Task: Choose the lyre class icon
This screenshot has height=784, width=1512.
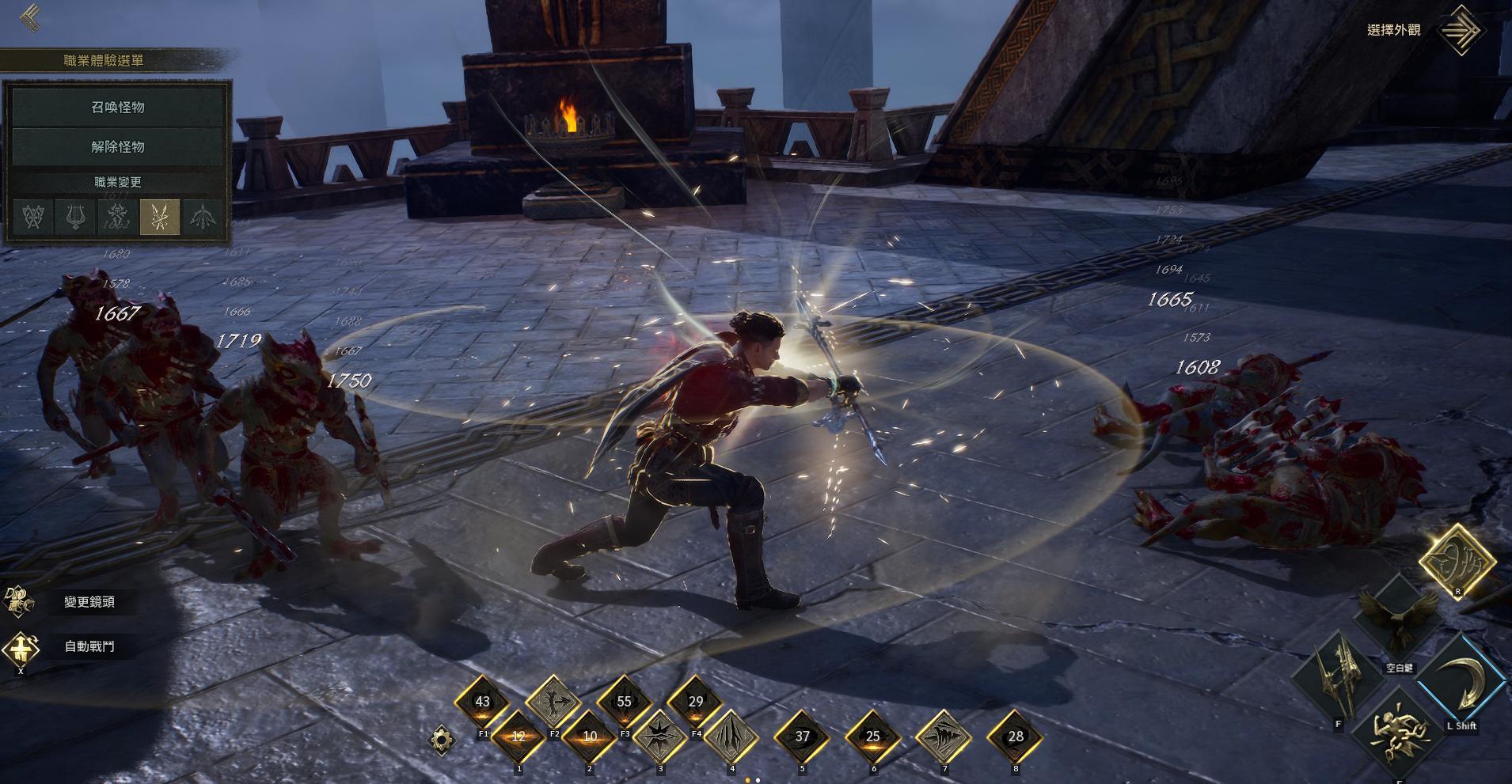Action: (x=76, y=216)
